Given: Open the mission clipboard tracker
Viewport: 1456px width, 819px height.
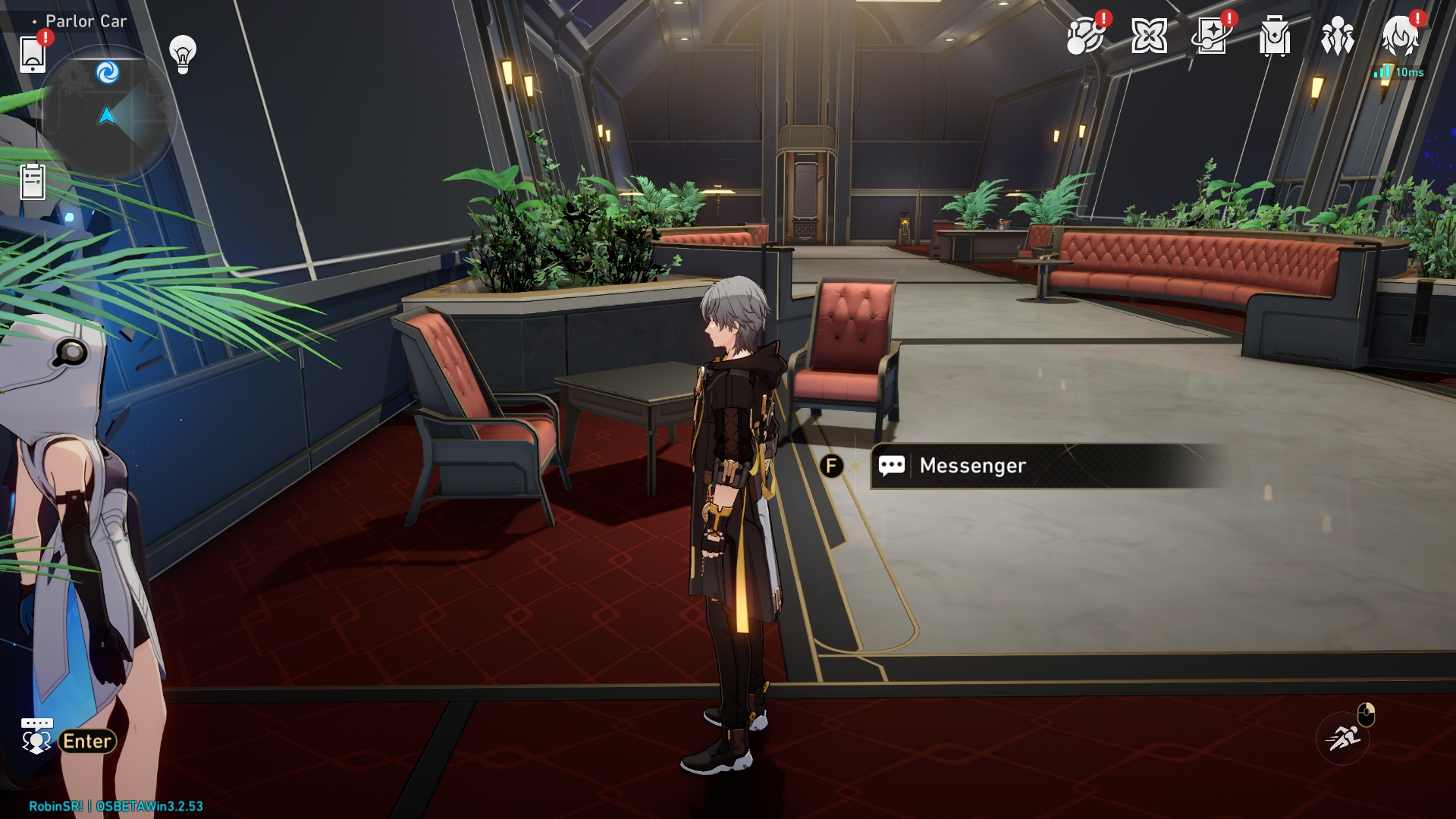Looking at the screenshot, I should coord(33,181).
